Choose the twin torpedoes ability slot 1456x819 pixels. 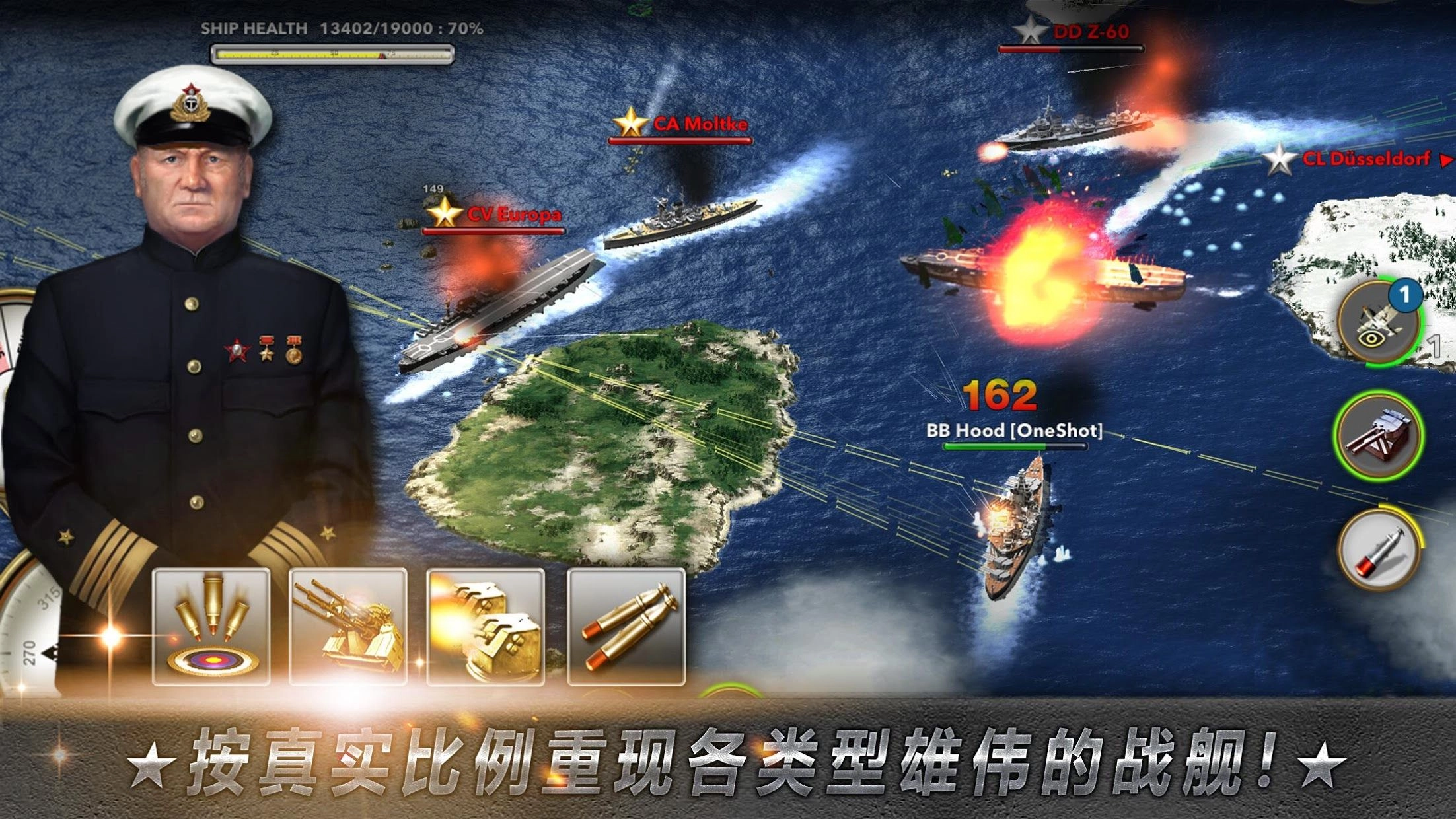point(626,625)
